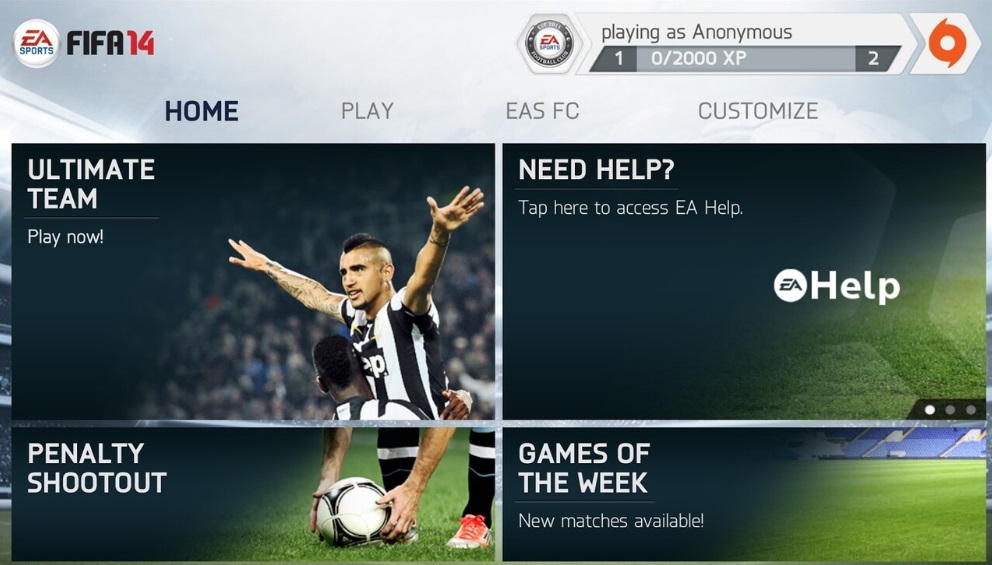The width and height of the screenshot is (992, 565).
Task: Start the Penalty Shootout mode
Action: point(253,493)
